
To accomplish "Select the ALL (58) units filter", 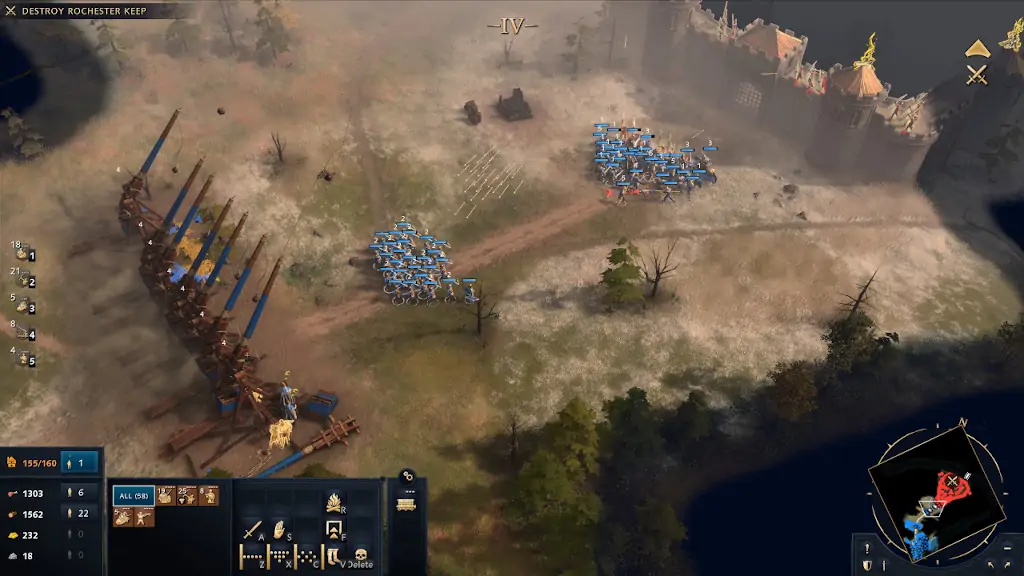I will (132, 495).
